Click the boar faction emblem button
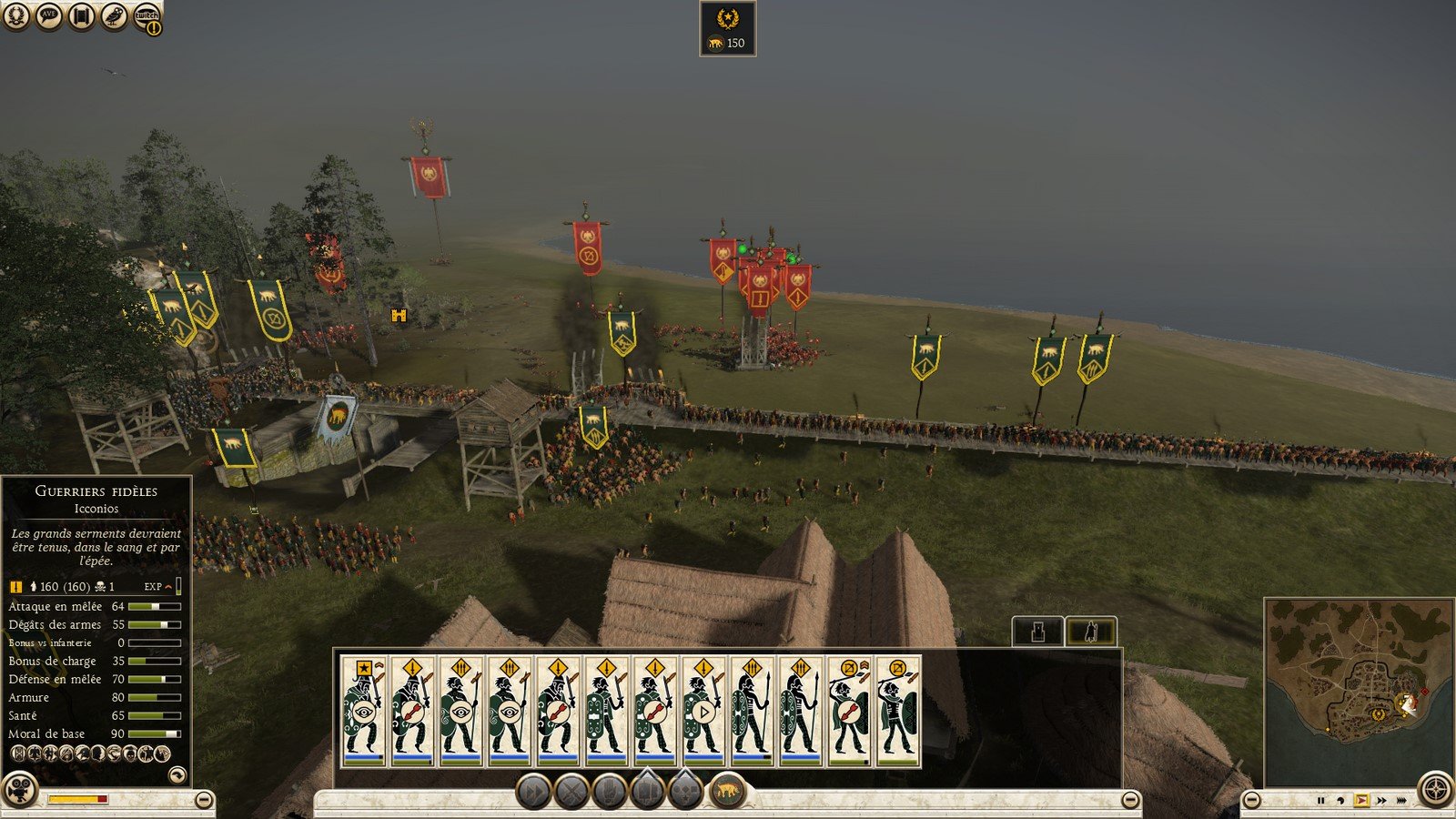 pos(726,792)
